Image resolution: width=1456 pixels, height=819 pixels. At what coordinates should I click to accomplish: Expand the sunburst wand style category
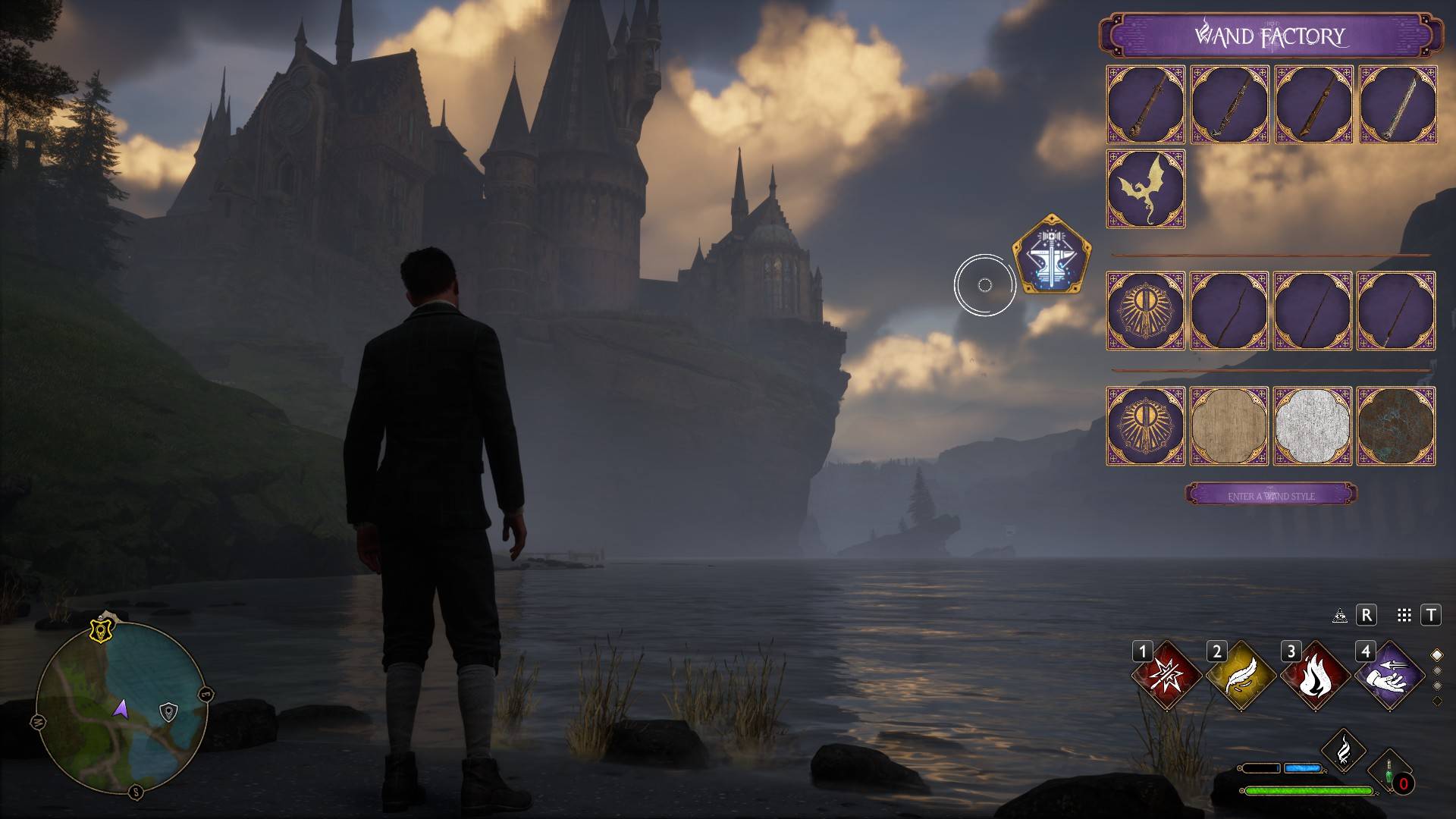point(1145,313)
